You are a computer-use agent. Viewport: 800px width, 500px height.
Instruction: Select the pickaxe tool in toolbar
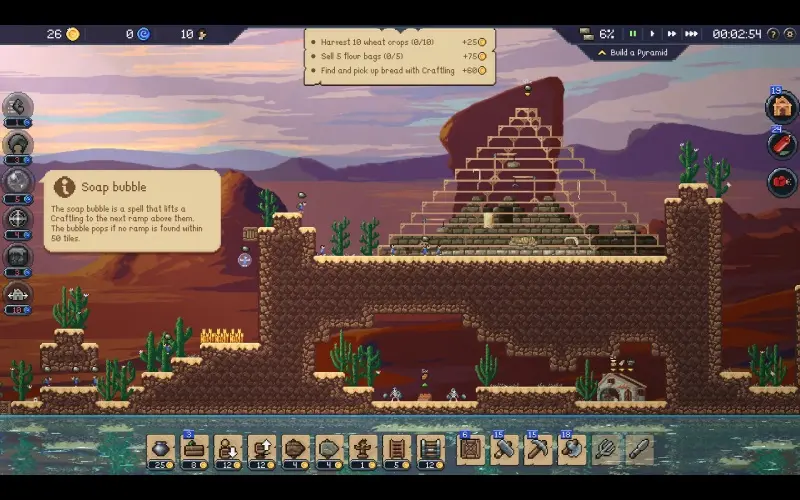click(x=536, y=449)
